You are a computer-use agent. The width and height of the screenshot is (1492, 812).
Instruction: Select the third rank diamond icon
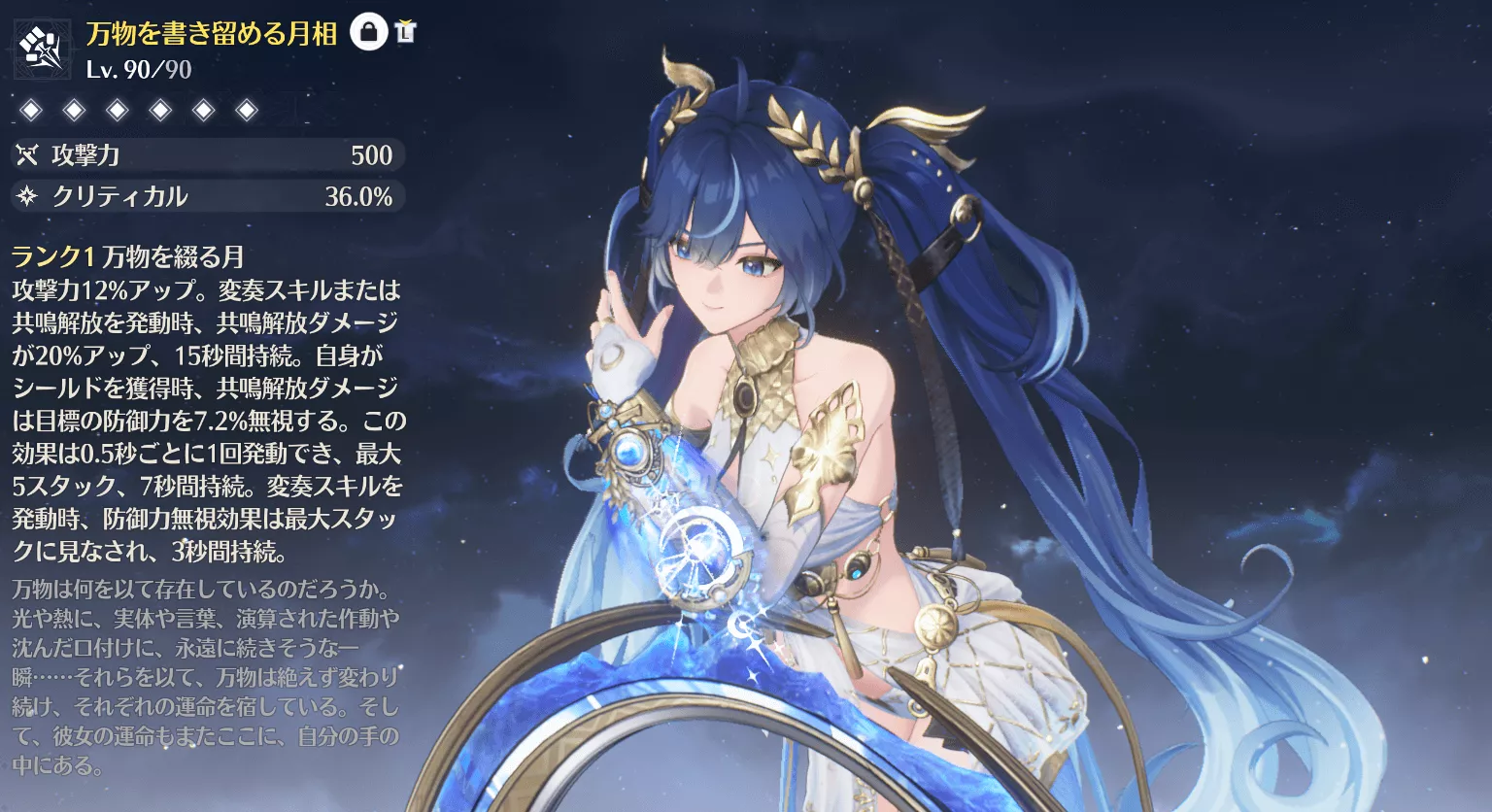click(117, 110)
